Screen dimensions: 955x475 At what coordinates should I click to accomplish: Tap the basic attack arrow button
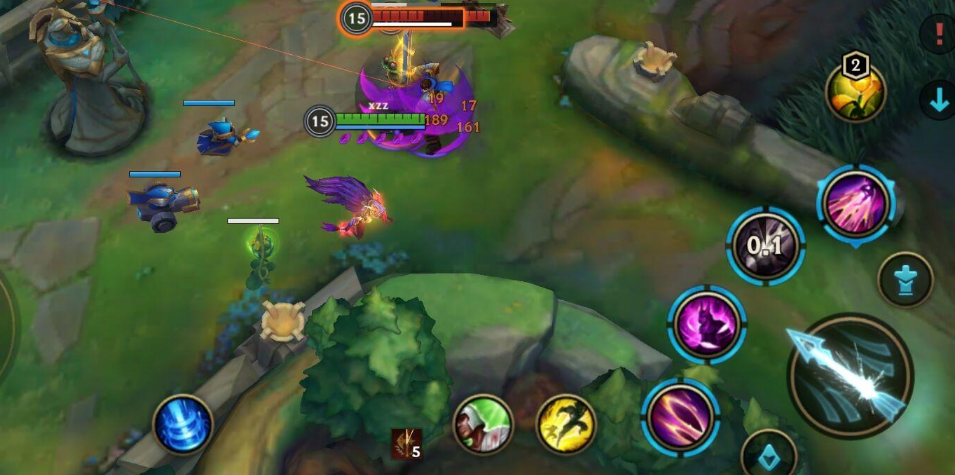[x=850, y=375]
